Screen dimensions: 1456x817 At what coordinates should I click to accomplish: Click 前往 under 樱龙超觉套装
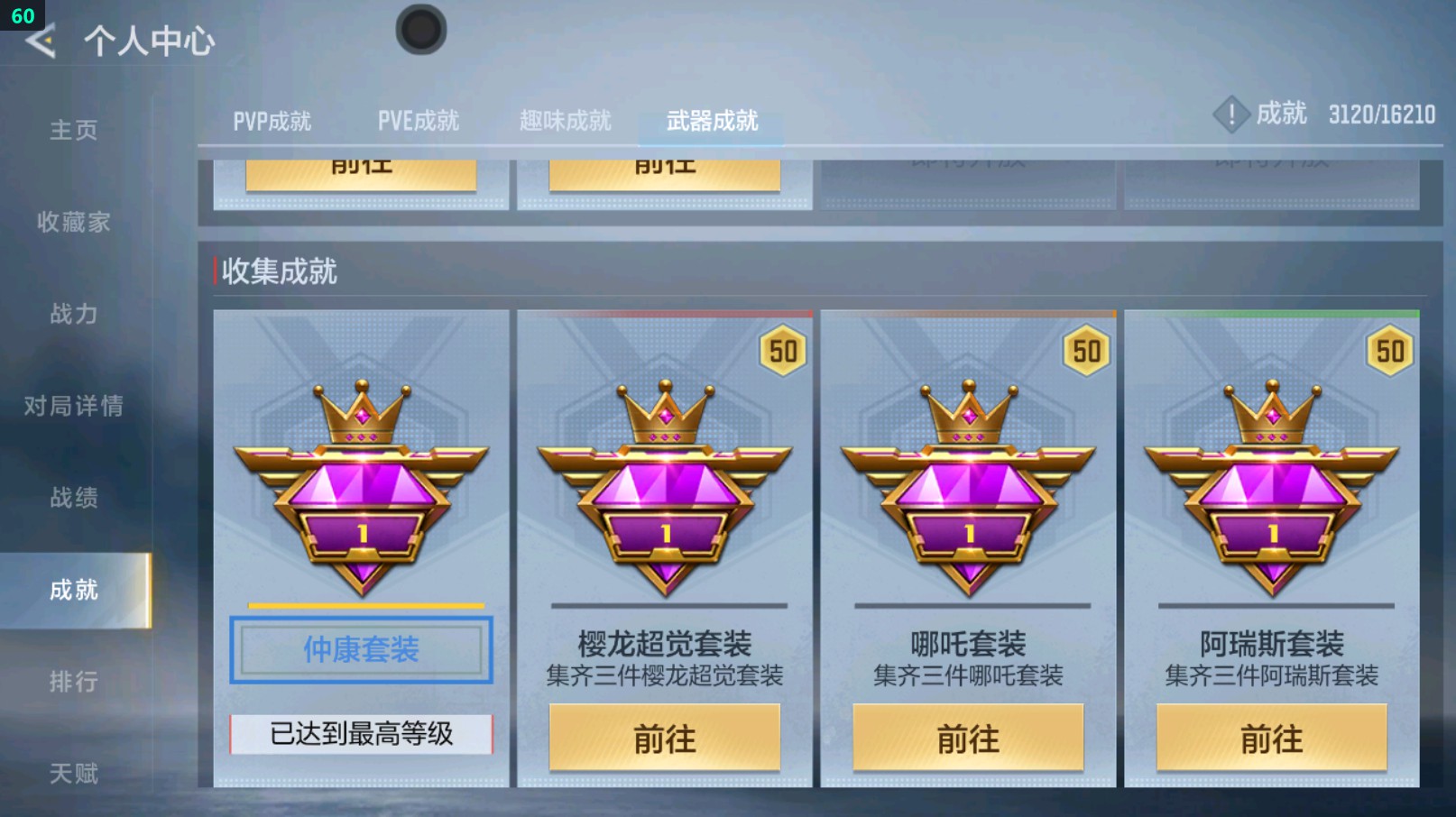[665, 739]
